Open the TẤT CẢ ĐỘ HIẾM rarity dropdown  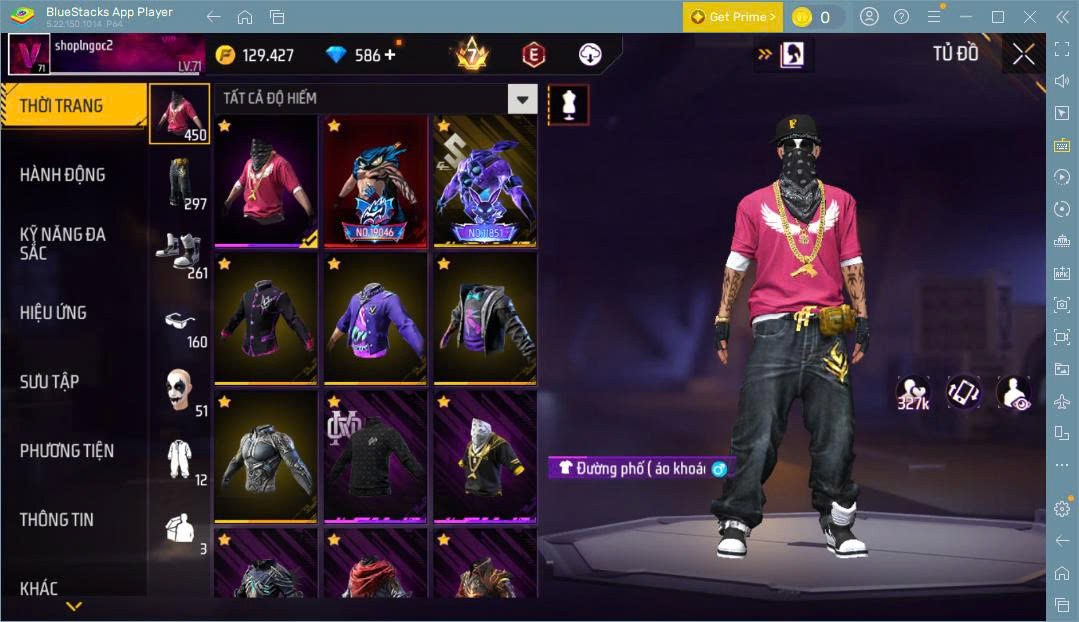point(522,98)
